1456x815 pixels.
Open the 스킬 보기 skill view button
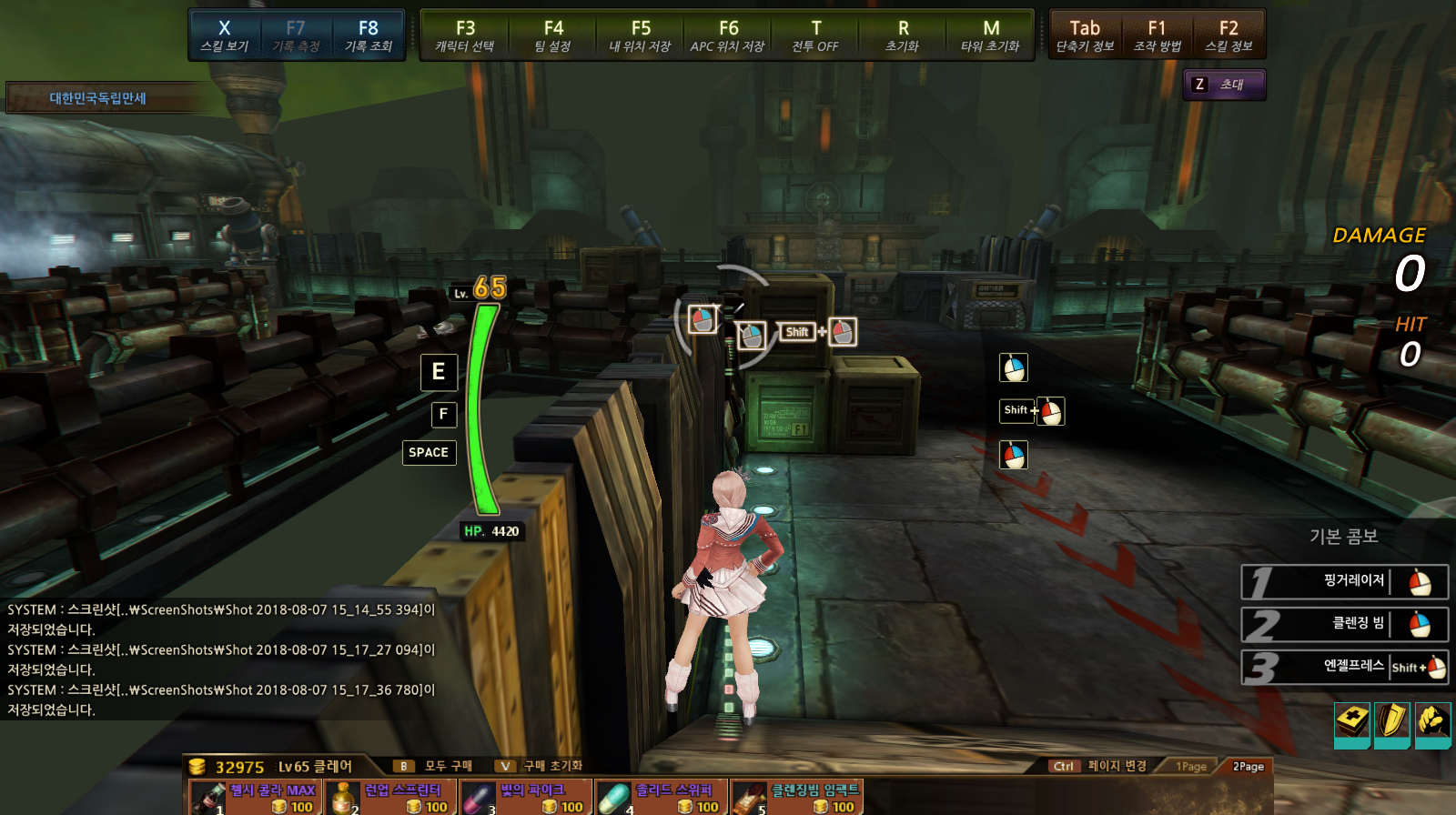coord(224,35)
